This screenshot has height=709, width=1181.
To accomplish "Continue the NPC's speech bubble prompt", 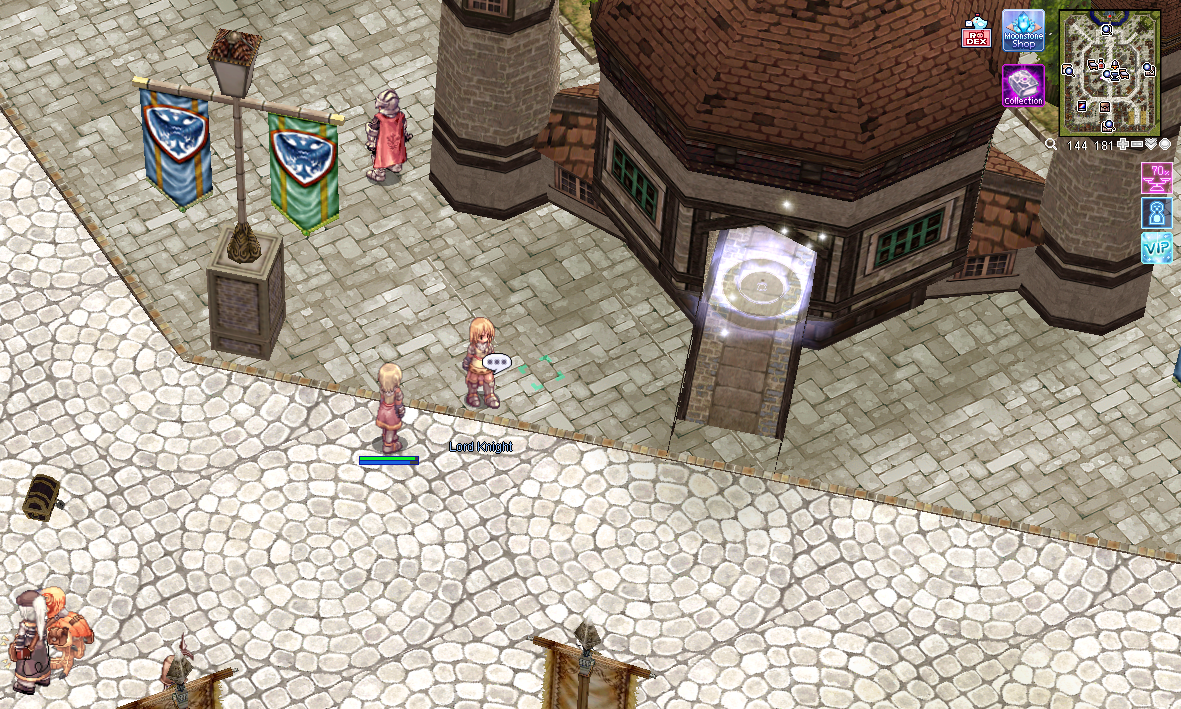I will coord(496,362).
